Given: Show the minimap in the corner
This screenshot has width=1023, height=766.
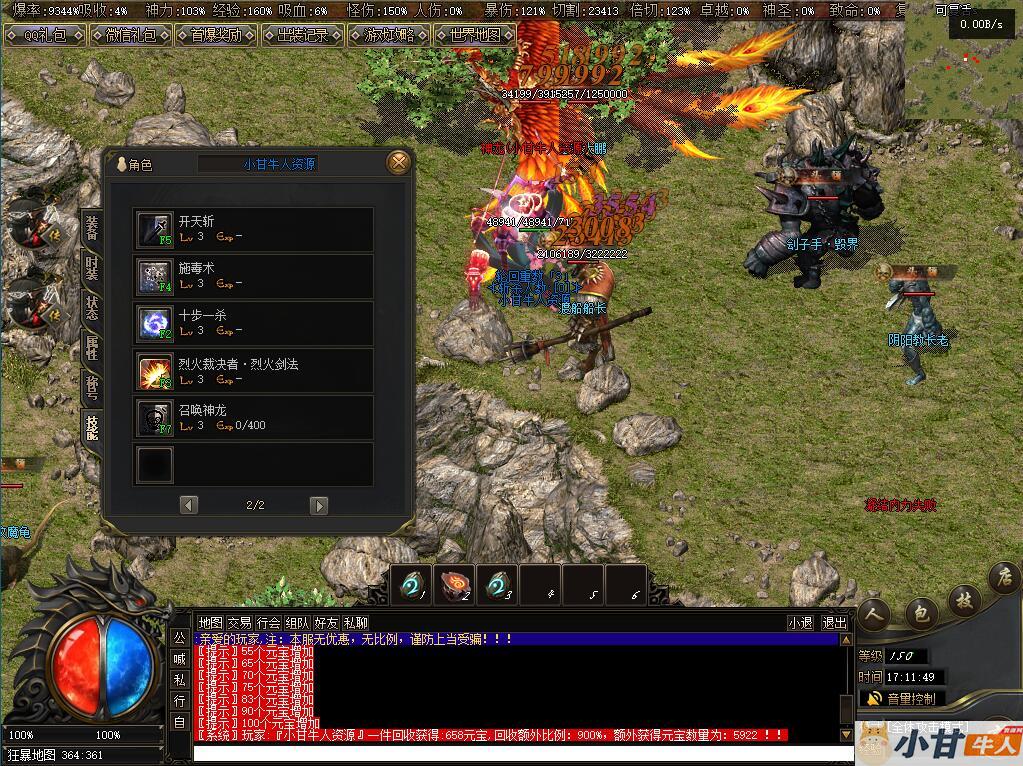Looking at the screenshot, I should pyautogui.click(x=964, y=60).
